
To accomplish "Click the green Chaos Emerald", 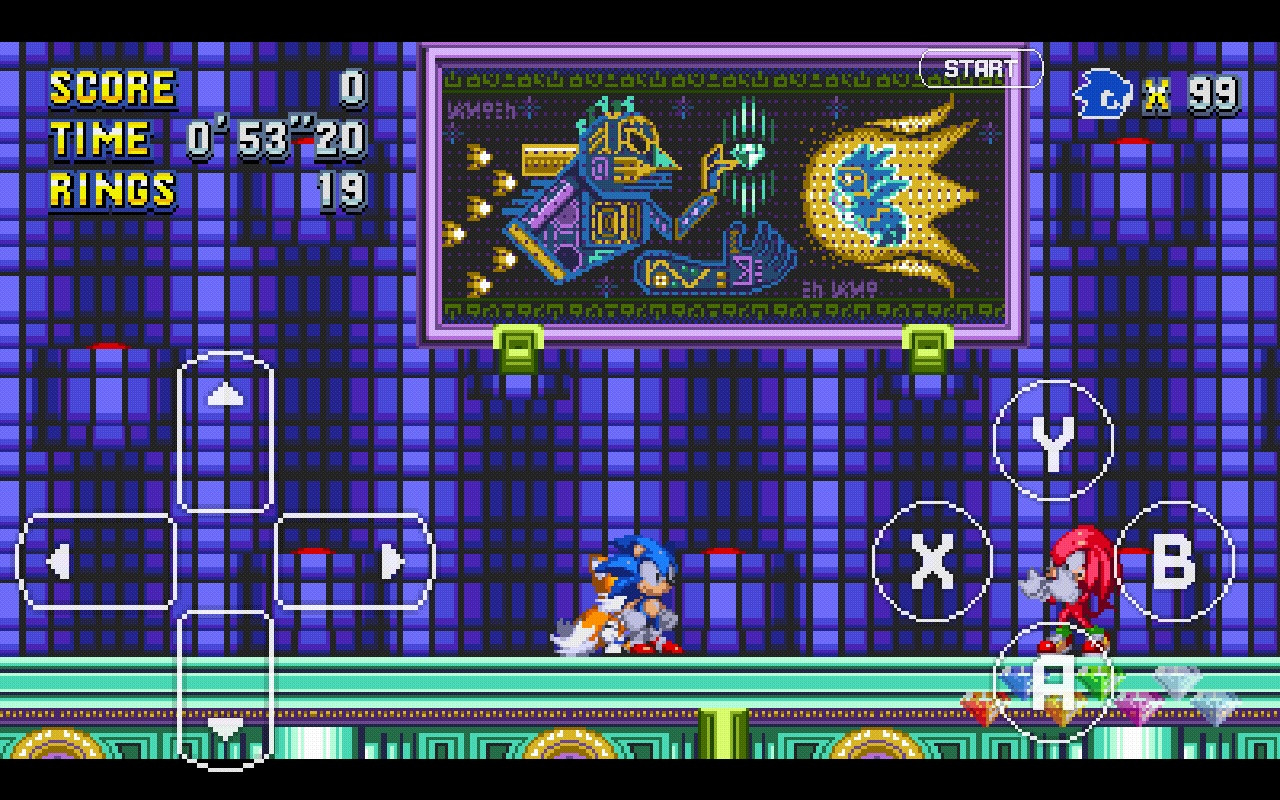I will pos(1095,680).
